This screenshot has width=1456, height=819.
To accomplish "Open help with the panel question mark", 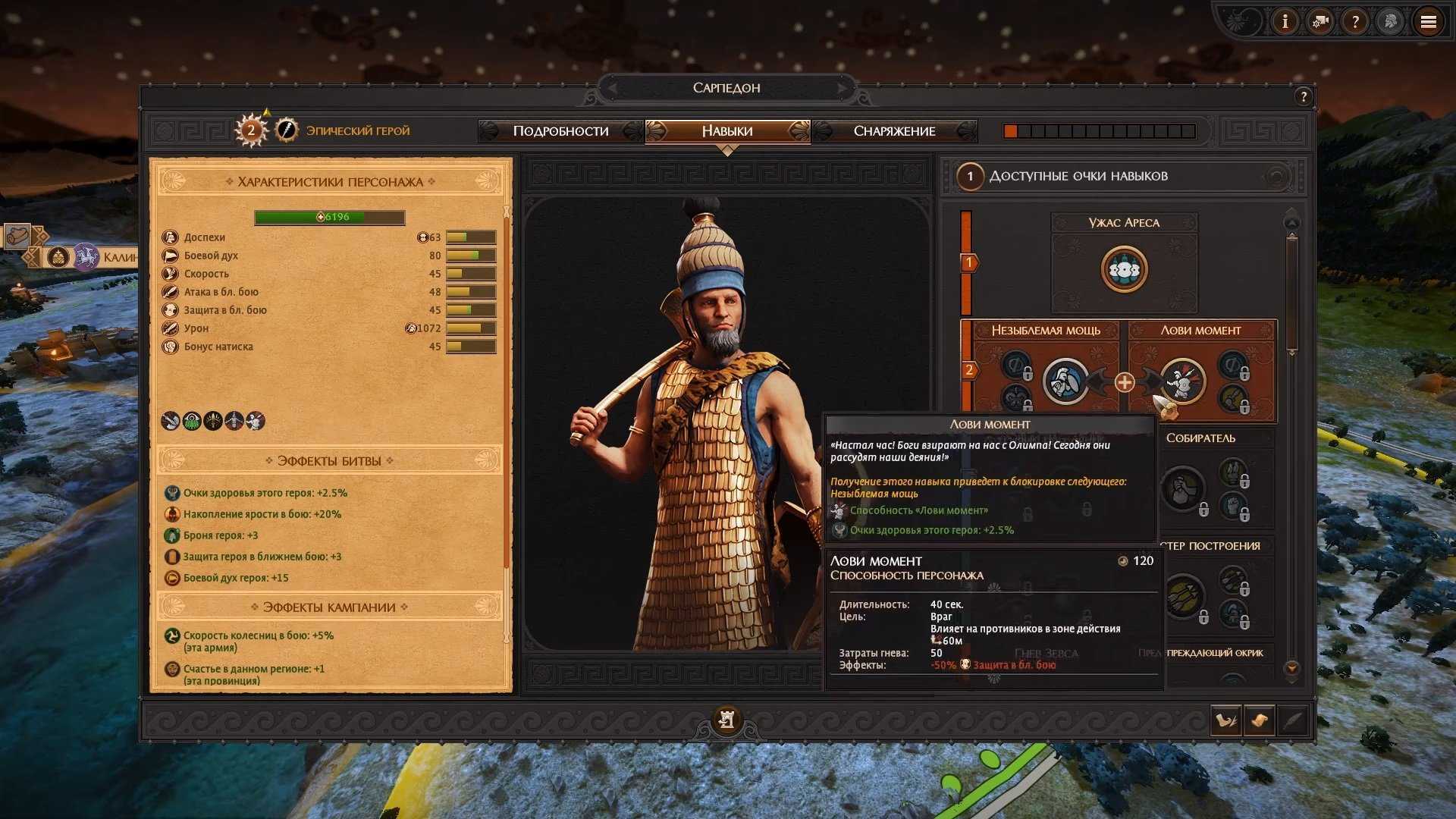I will tap(1303, 96).
